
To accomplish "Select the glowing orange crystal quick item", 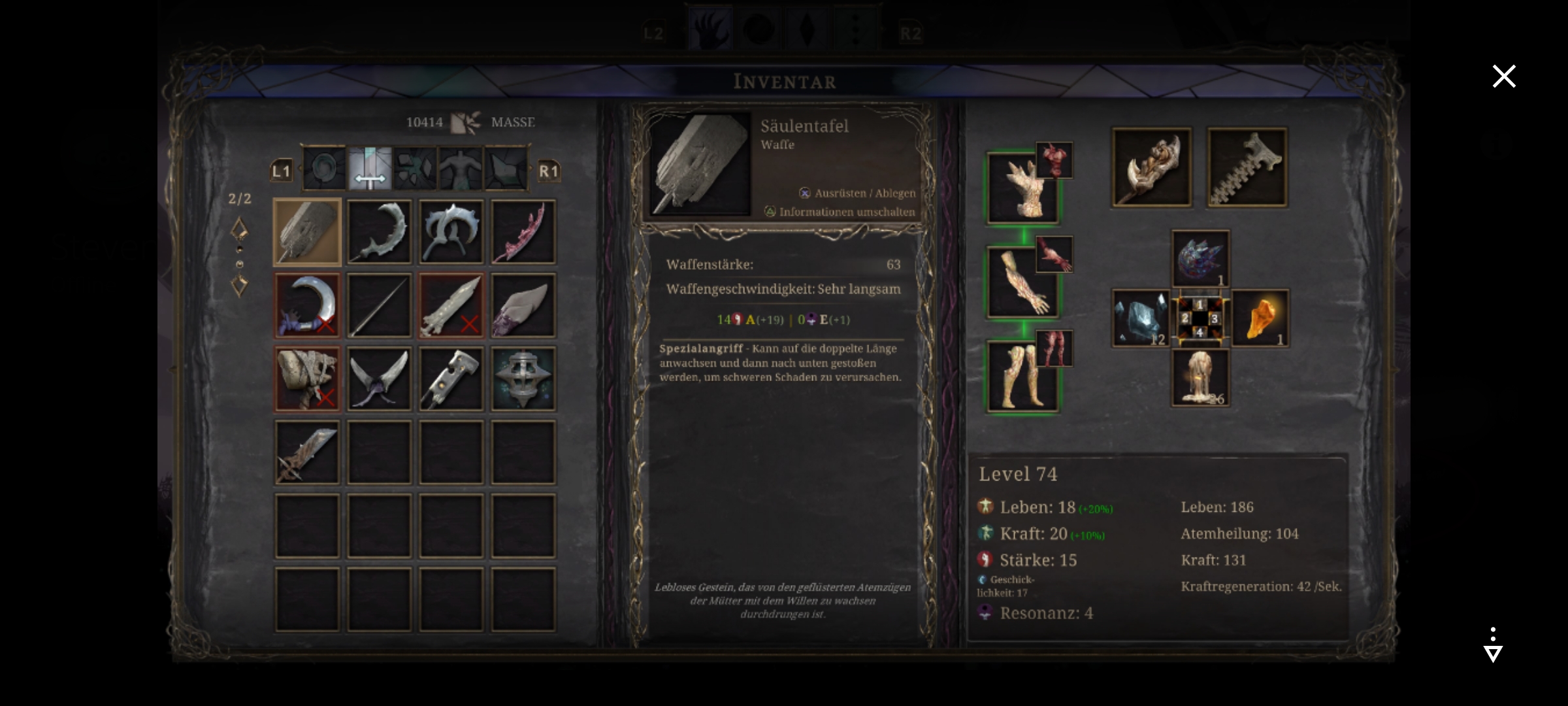I will pos(1260,318).
